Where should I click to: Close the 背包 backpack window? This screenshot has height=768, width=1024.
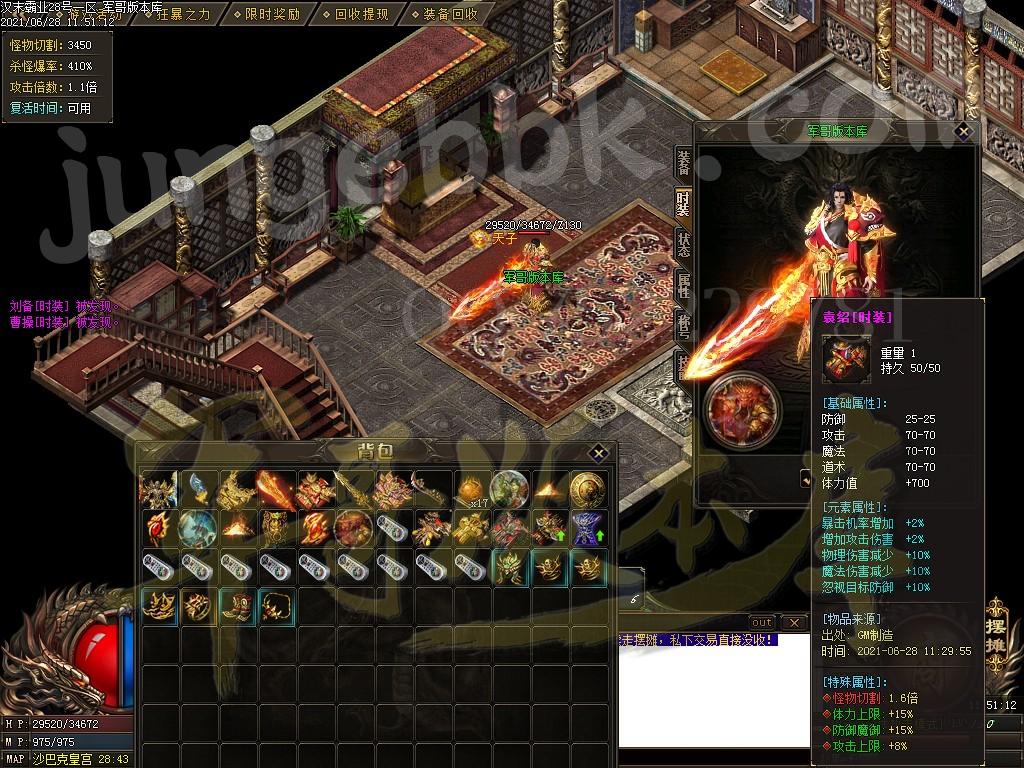[x=597, y=453]
